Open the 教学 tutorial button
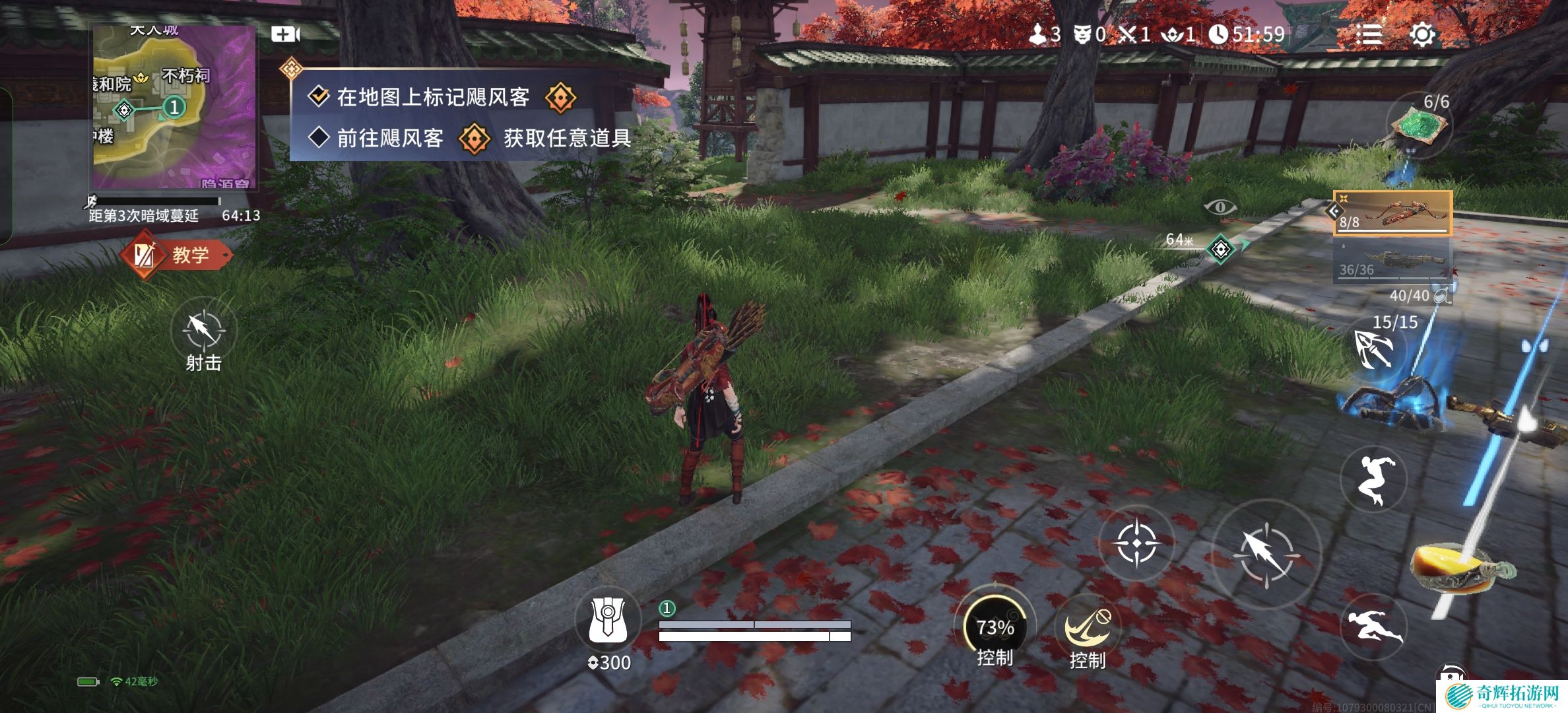1568x713 pixels. pyautogui.click(x=177, y=255)
